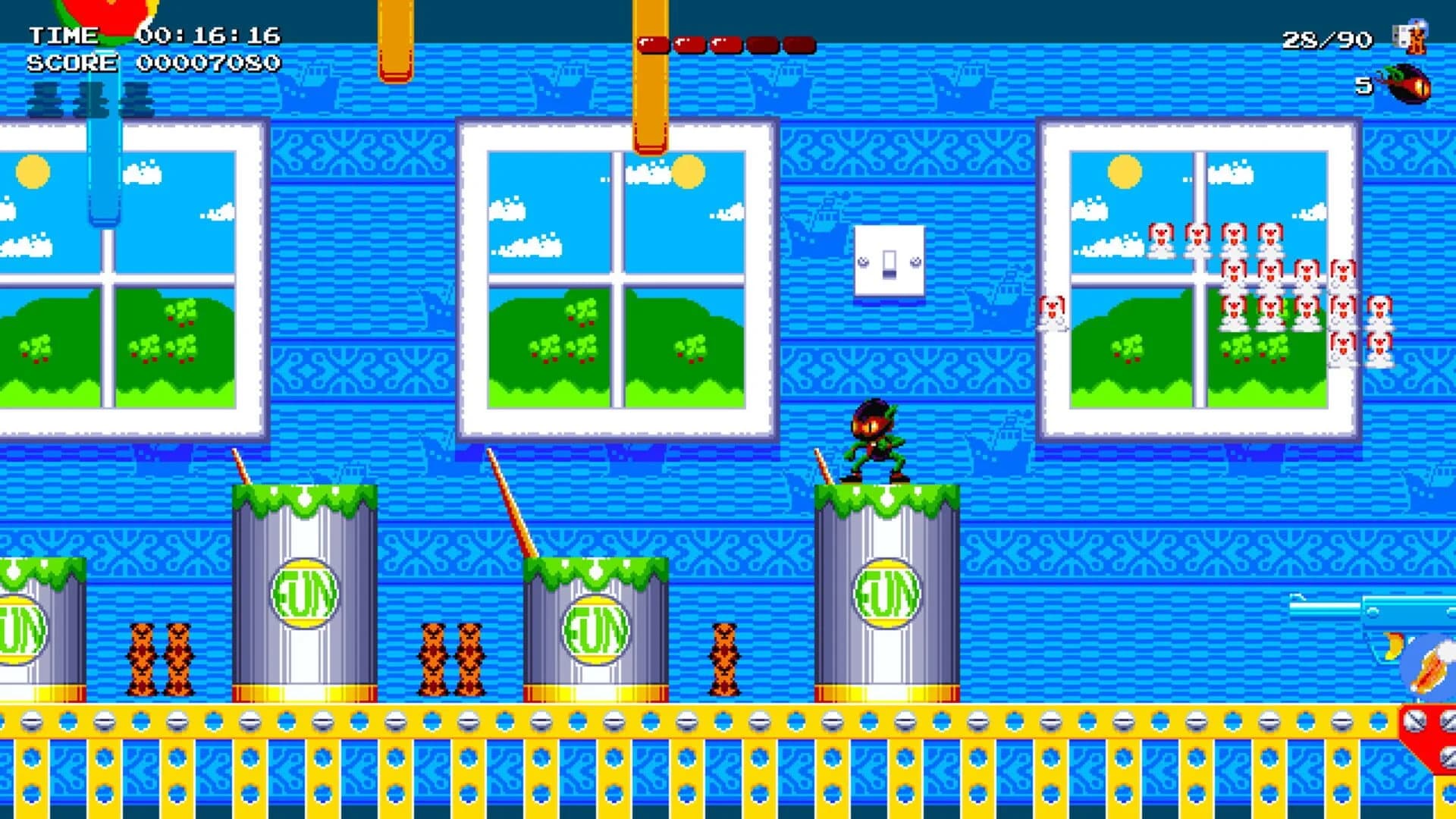
Task: Click the TIME label in the HUD
Action: point(64,34)
